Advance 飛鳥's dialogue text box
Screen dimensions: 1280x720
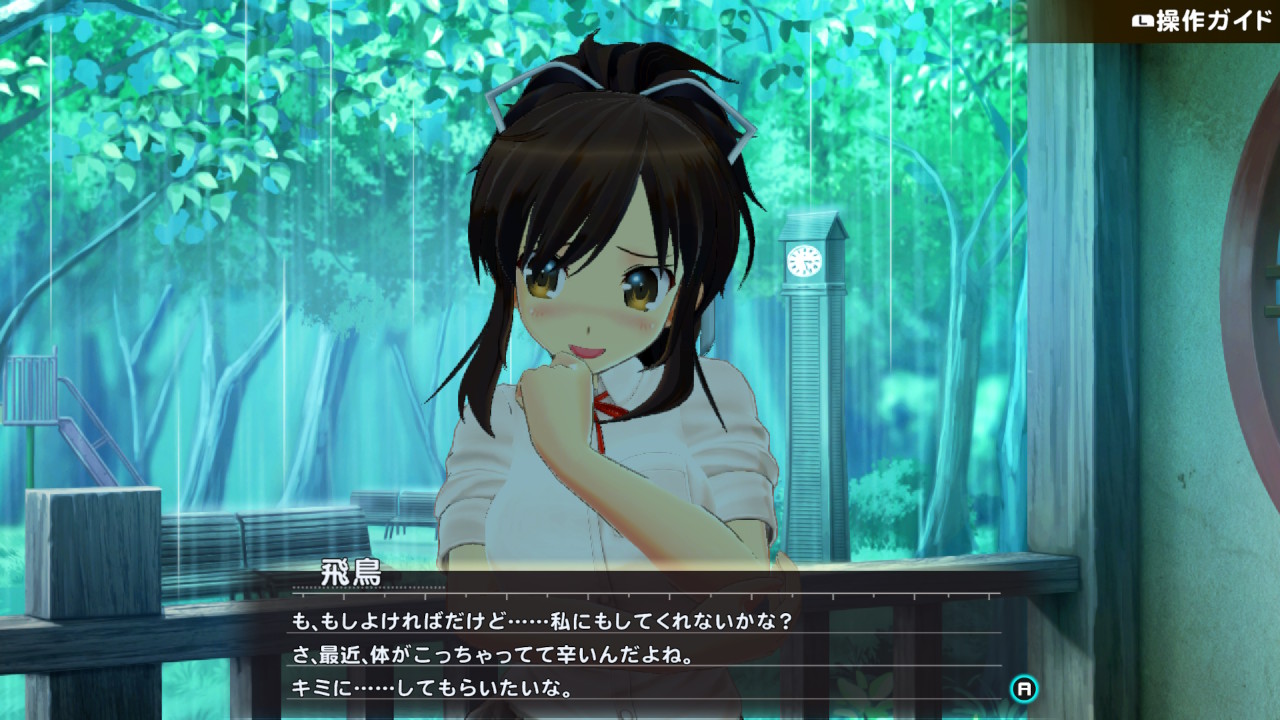click(1024, 688)
